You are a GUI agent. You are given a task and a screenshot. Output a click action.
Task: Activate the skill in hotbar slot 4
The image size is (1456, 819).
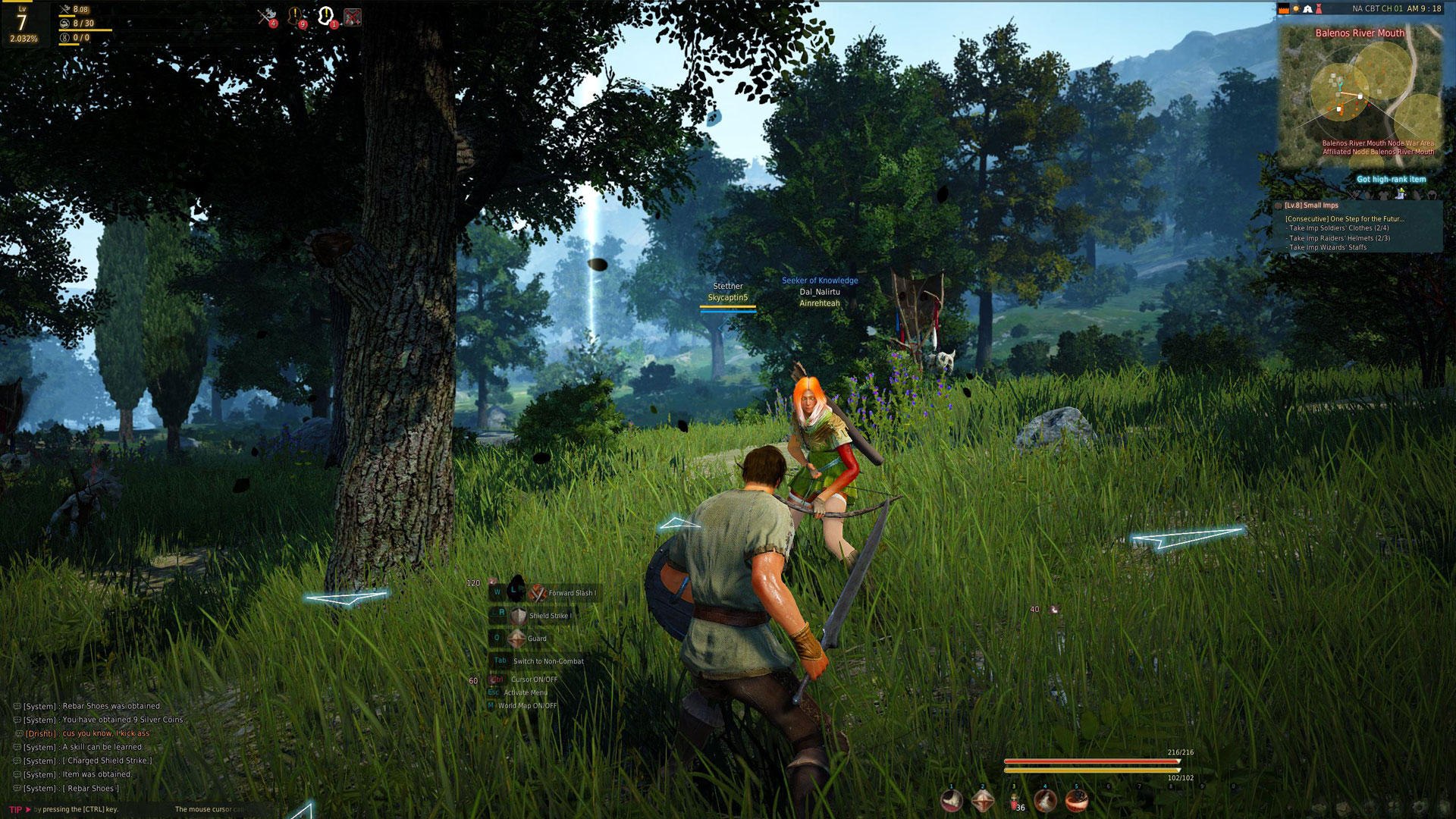pyautogui.click(x=1045, y=800)
